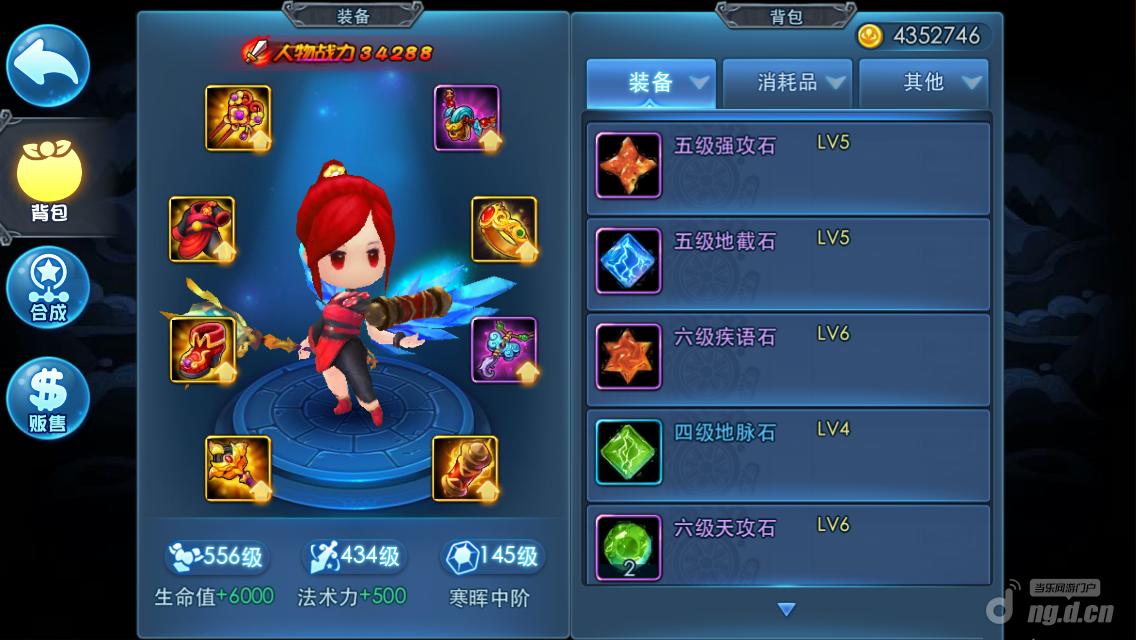
Task: Open the 背包 backpack section
Action: tap(48, 180)
